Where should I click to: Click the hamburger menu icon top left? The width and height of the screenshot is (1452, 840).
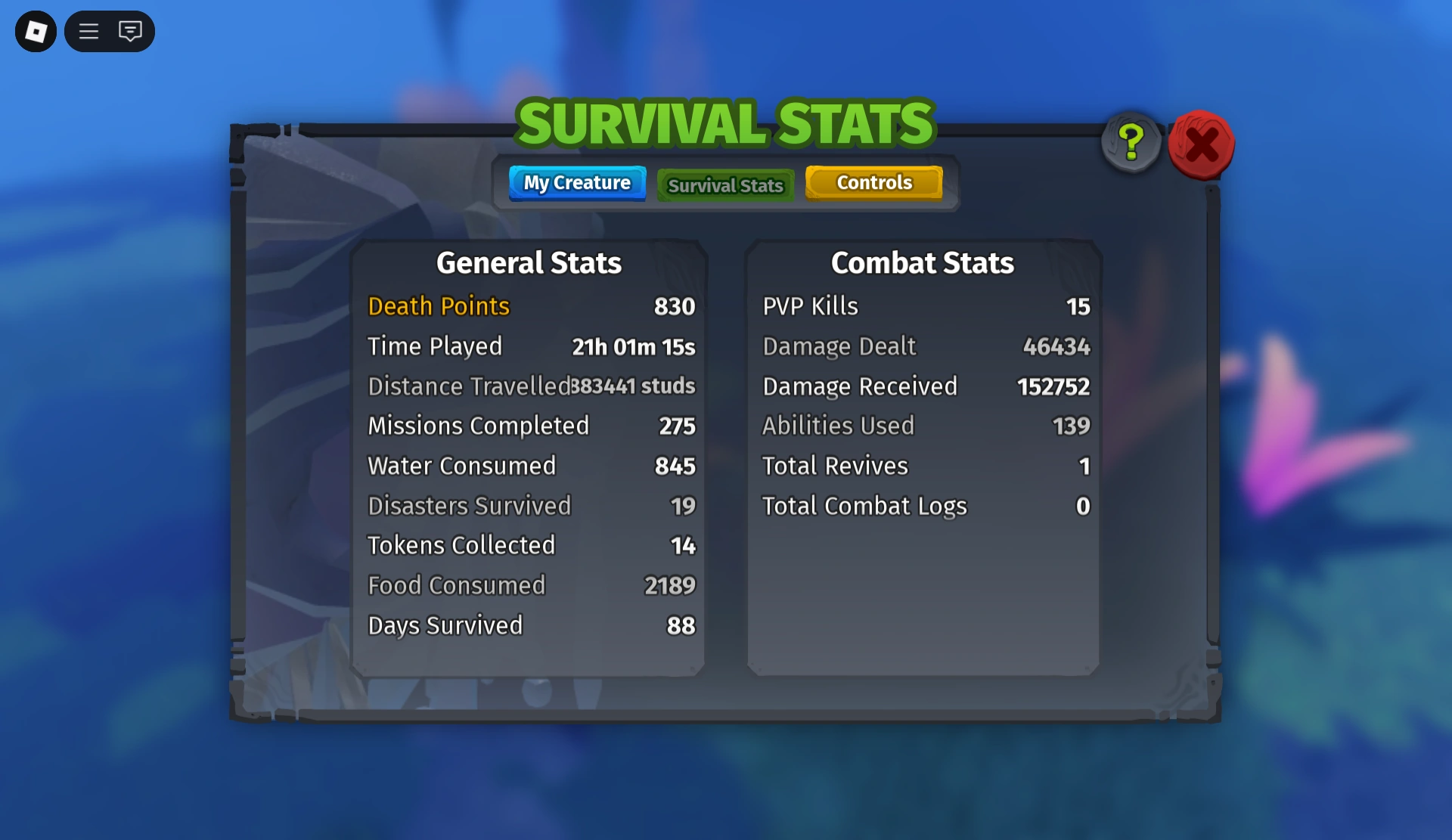[88, 31]
